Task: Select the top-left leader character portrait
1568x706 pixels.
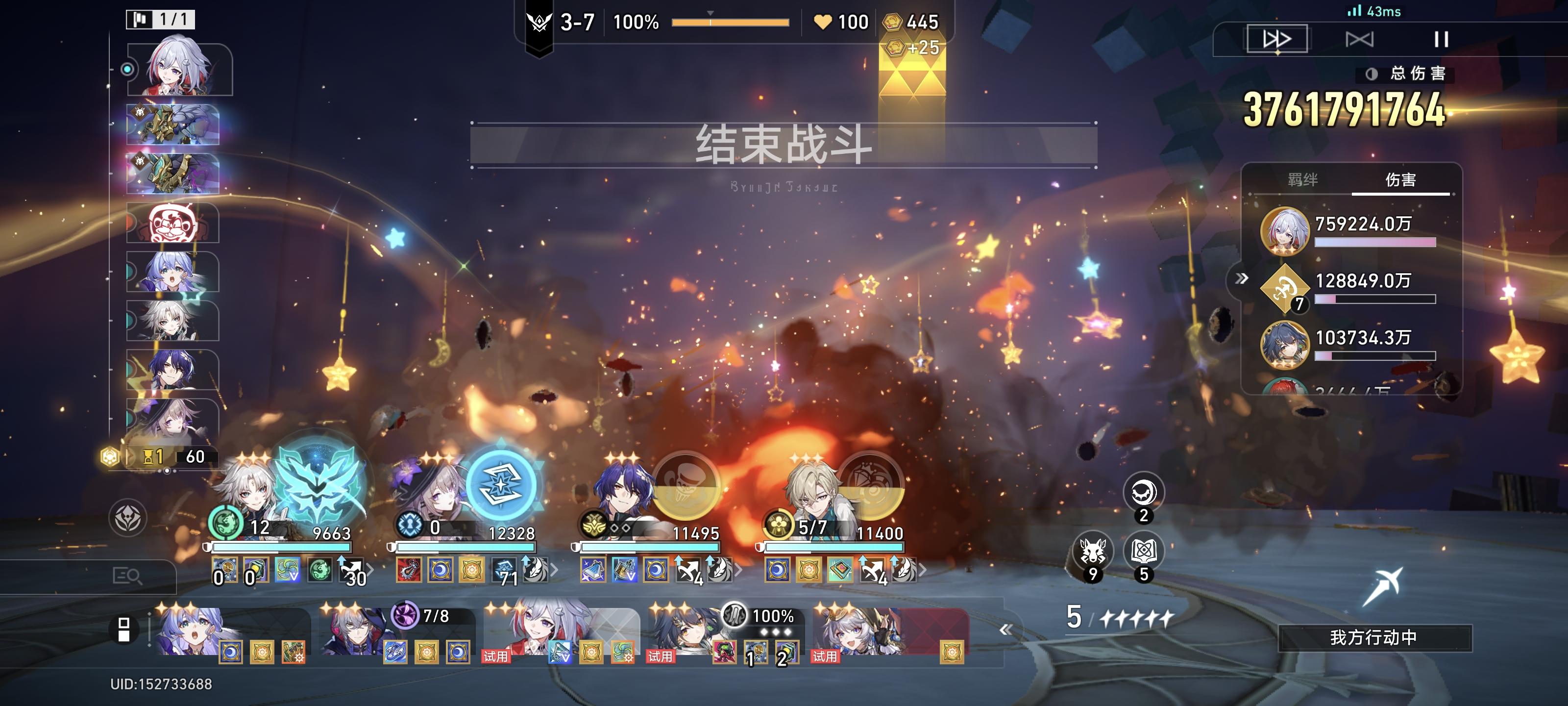Action: coord(179,67)
